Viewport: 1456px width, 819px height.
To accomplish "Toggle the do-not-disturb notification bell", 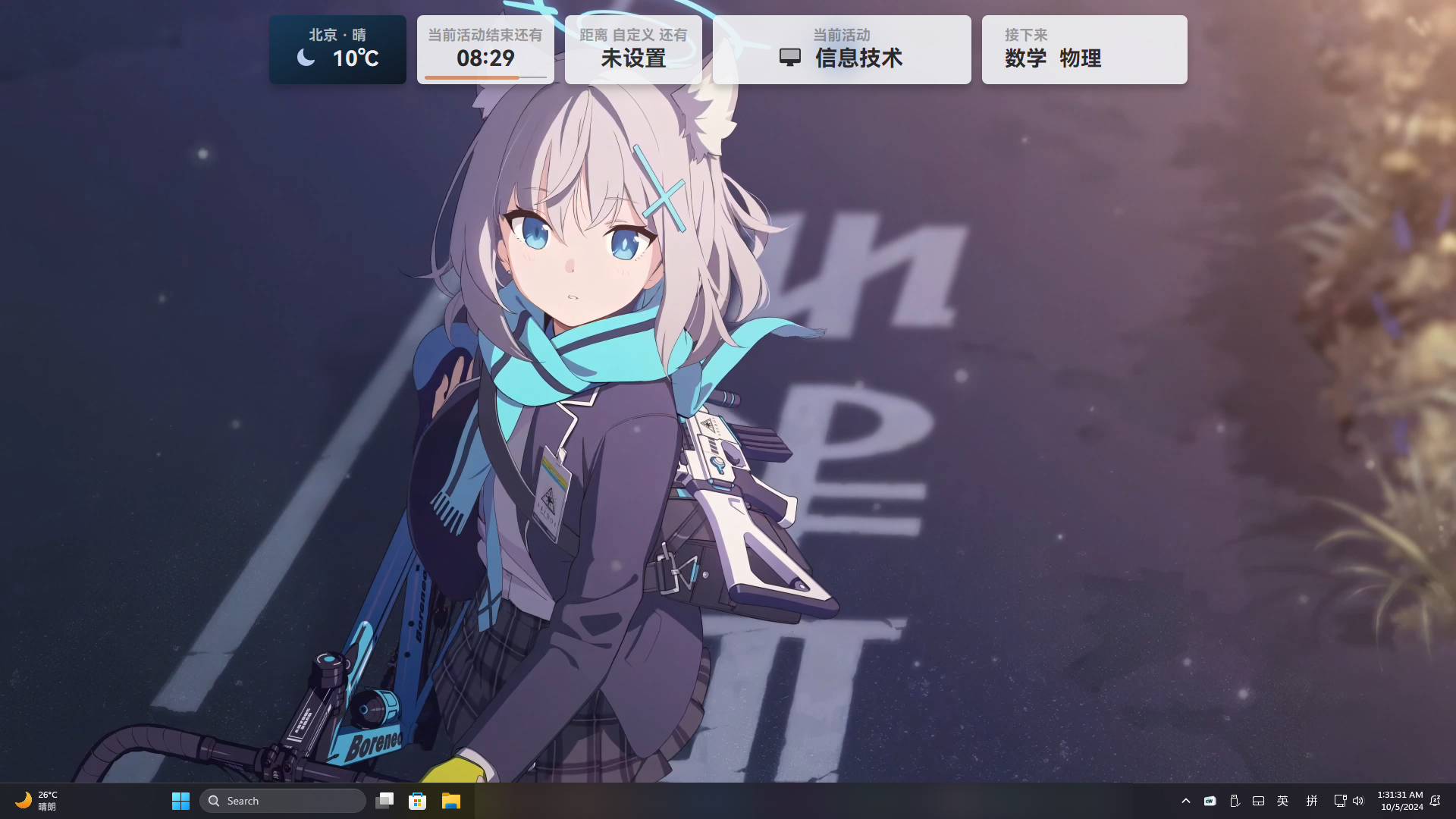I will tap(1436, 800).
